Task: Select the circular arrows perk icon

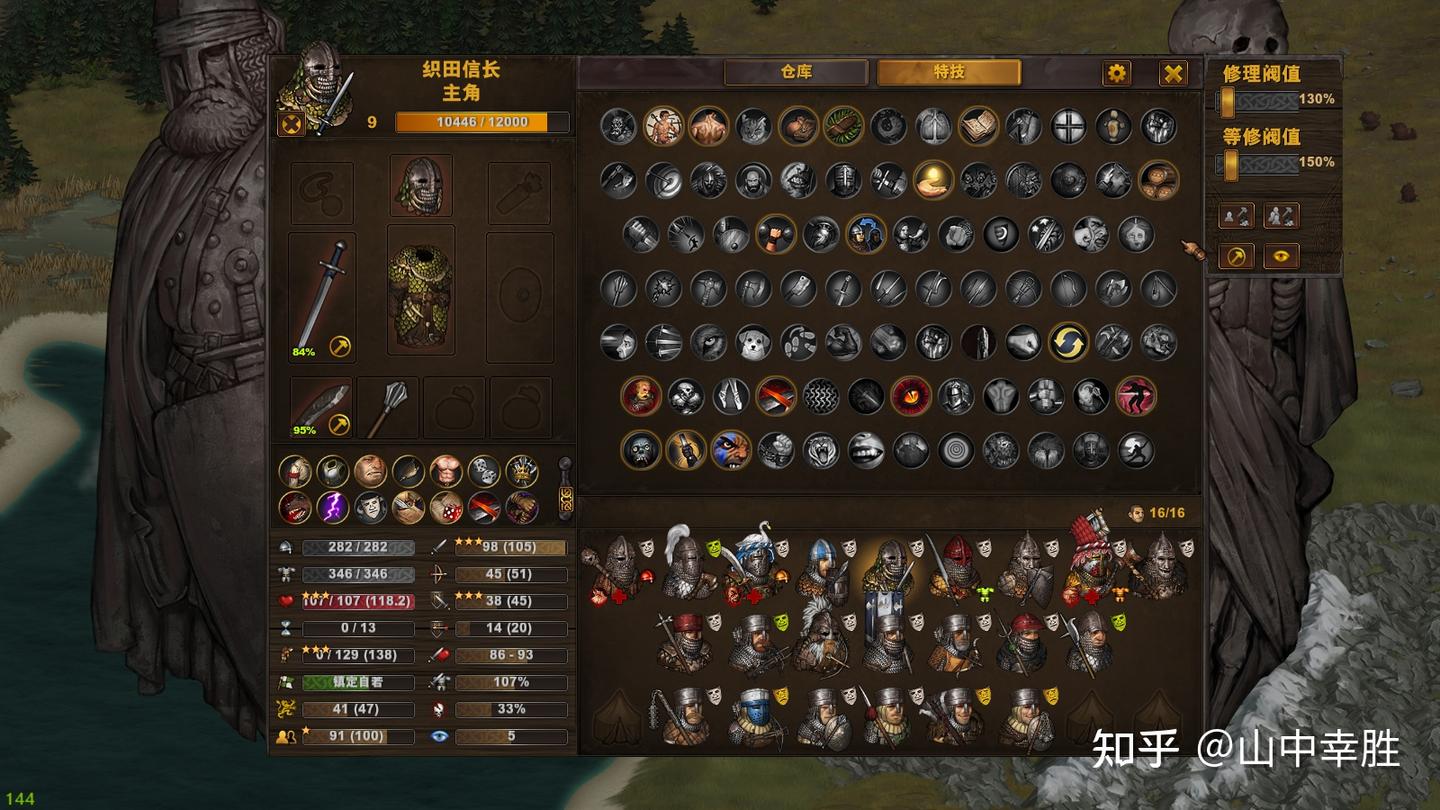Action: tap(1068, 342)
